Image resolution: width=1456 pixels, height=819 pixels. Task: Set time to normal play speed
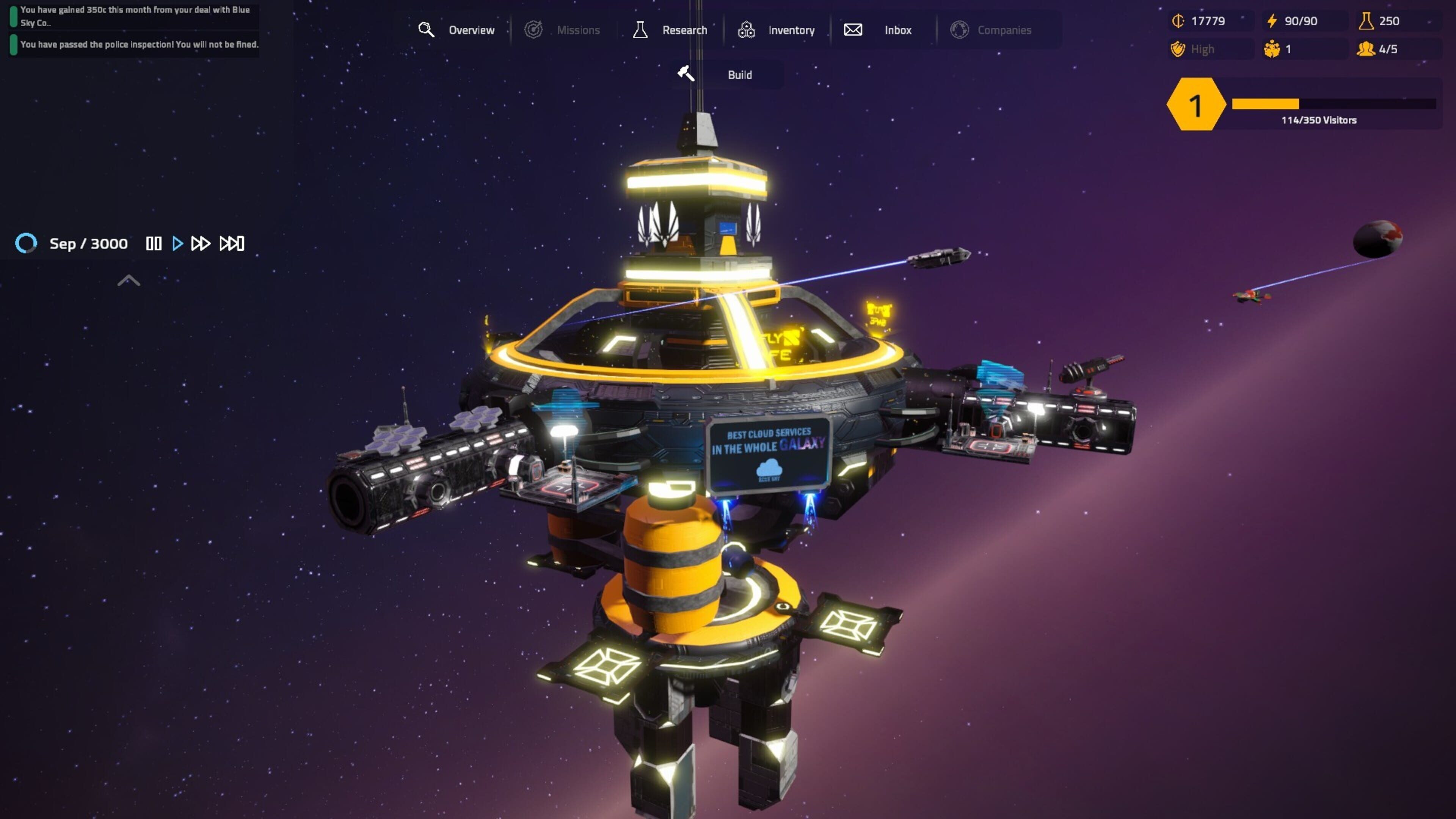coord(177,243)
